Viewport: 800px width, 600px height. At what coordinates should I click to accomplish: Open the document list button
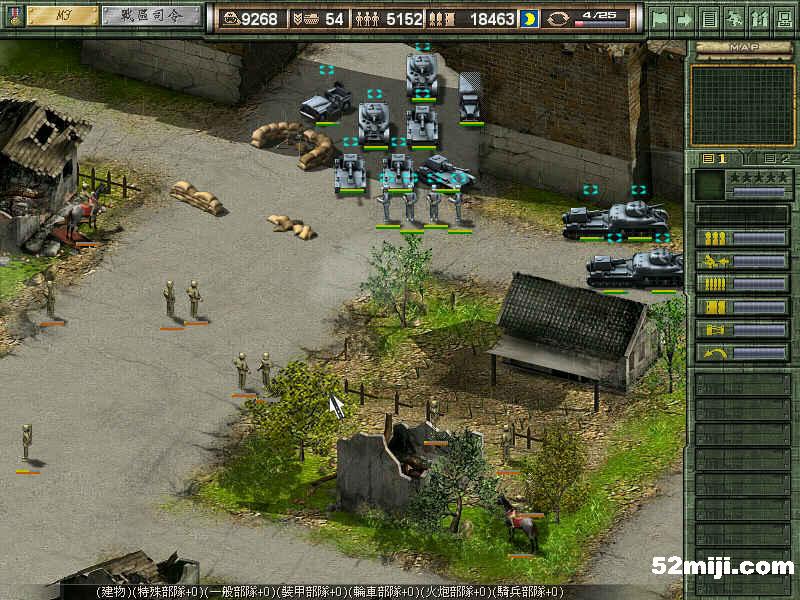click(709, 18)
